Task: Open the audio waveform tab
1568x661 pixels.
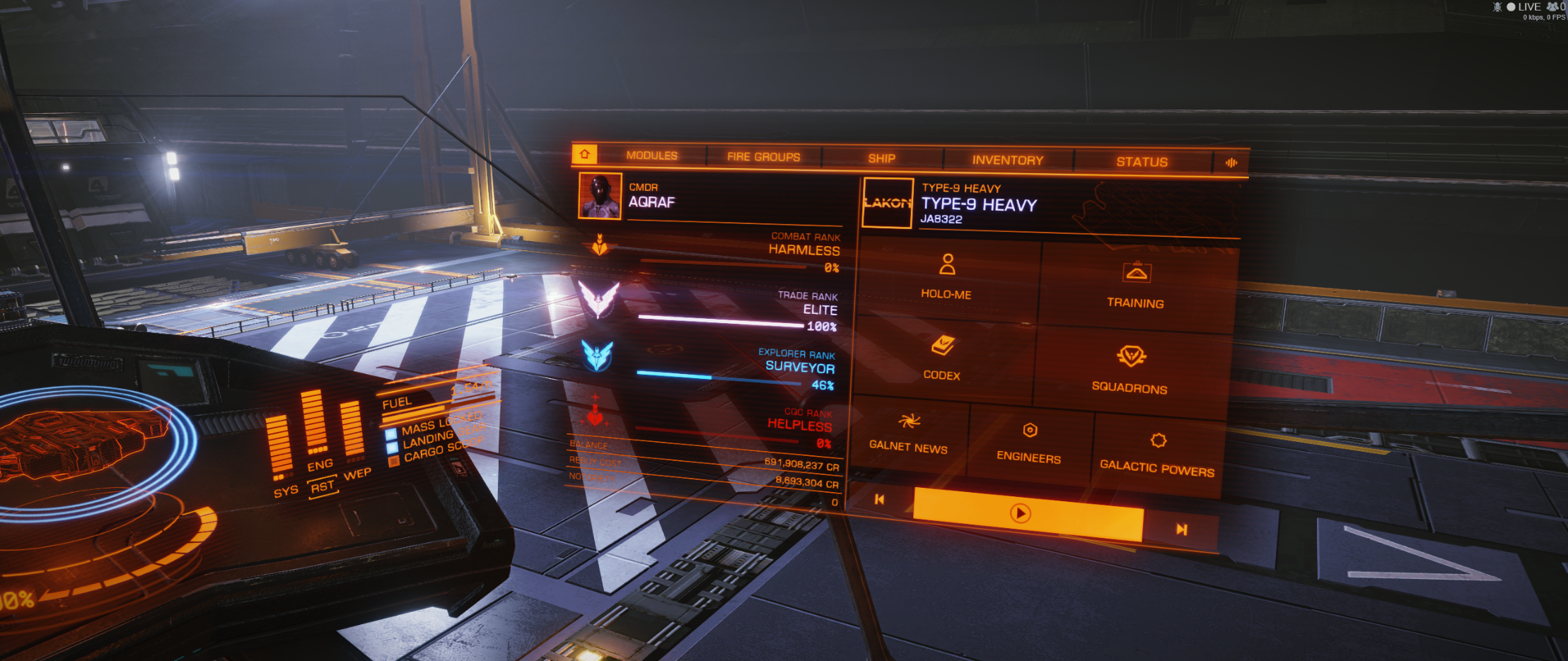Action: (x=1231, y=163)
